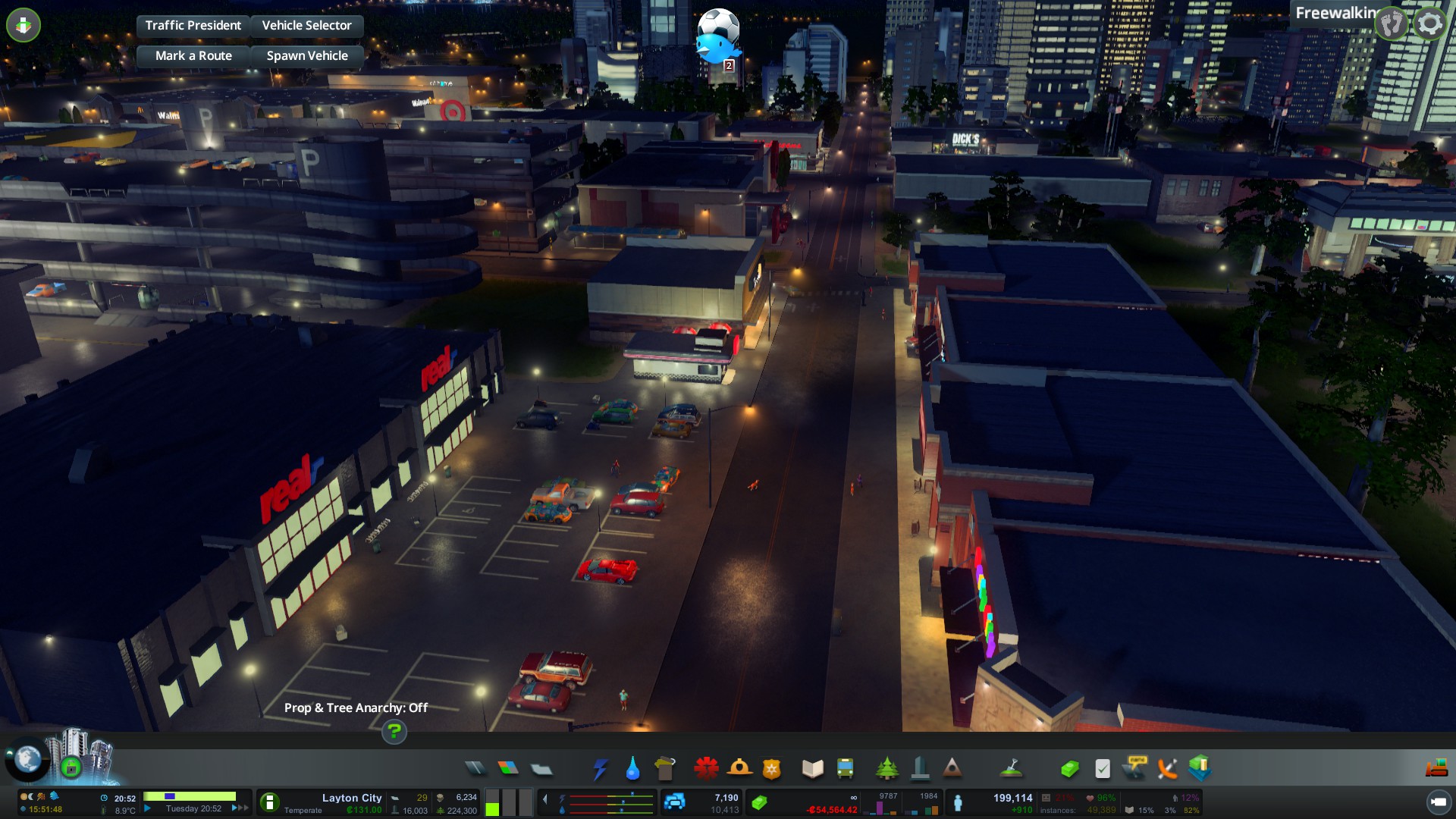Open the Garbage bin menu
Image resolution: width=1456 pixels, height=819 pixels.
click(x=665, y=769)
